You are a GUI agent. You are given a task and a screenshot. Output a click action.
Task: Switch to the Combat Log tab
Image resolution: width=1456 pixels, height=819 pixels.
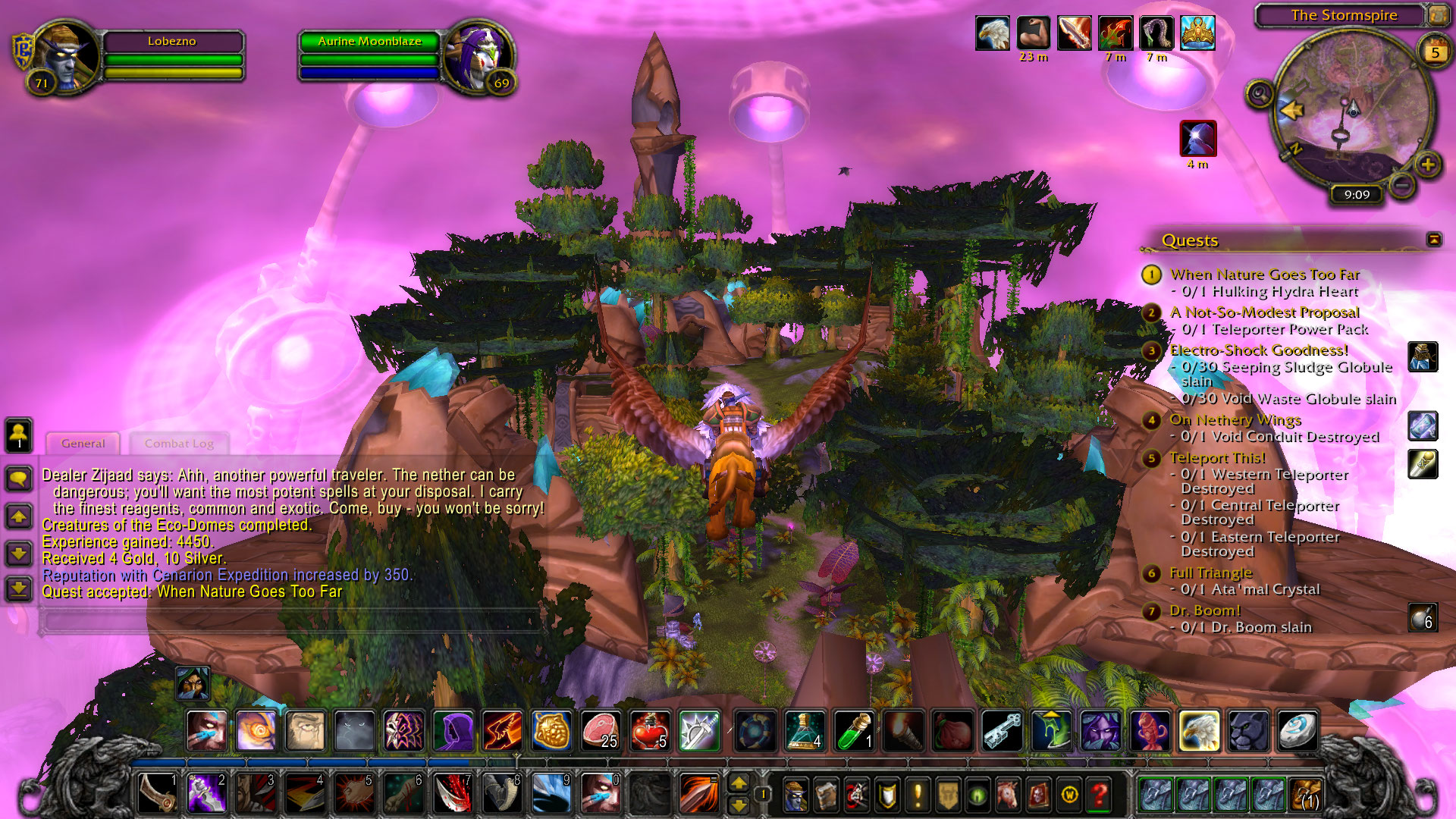(179, 444)
